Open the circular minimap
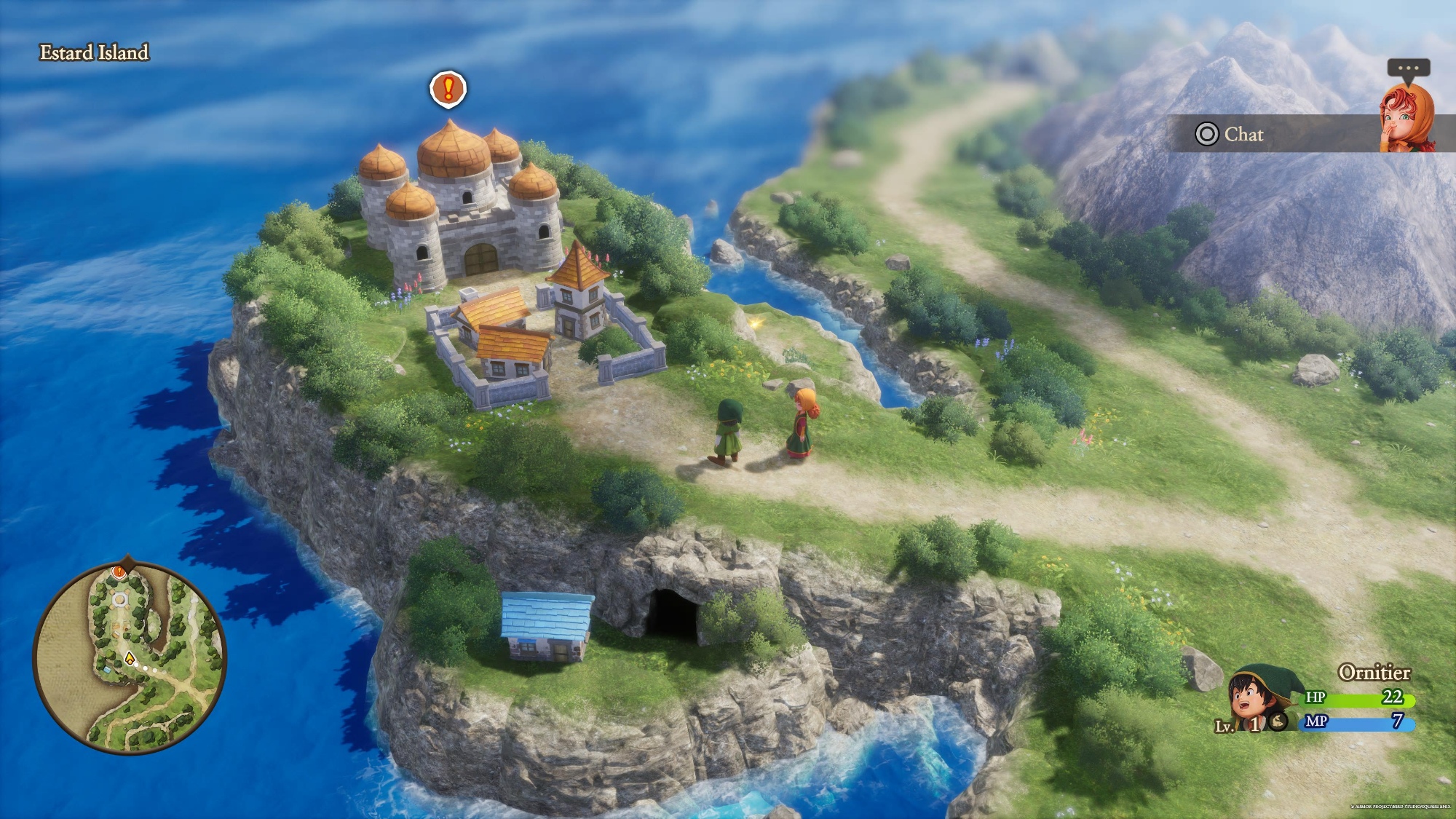The image size is (1456, 819). (130, 657)
